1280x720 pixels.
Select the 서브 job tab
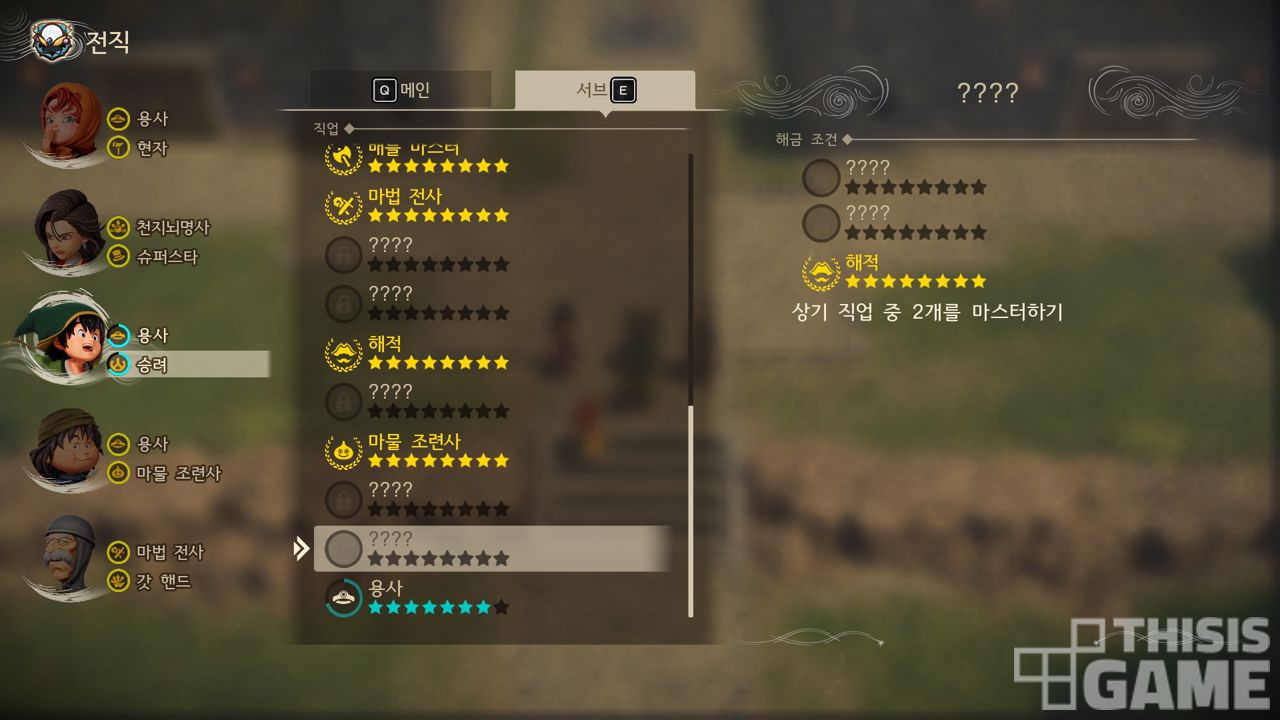[605, 90]
